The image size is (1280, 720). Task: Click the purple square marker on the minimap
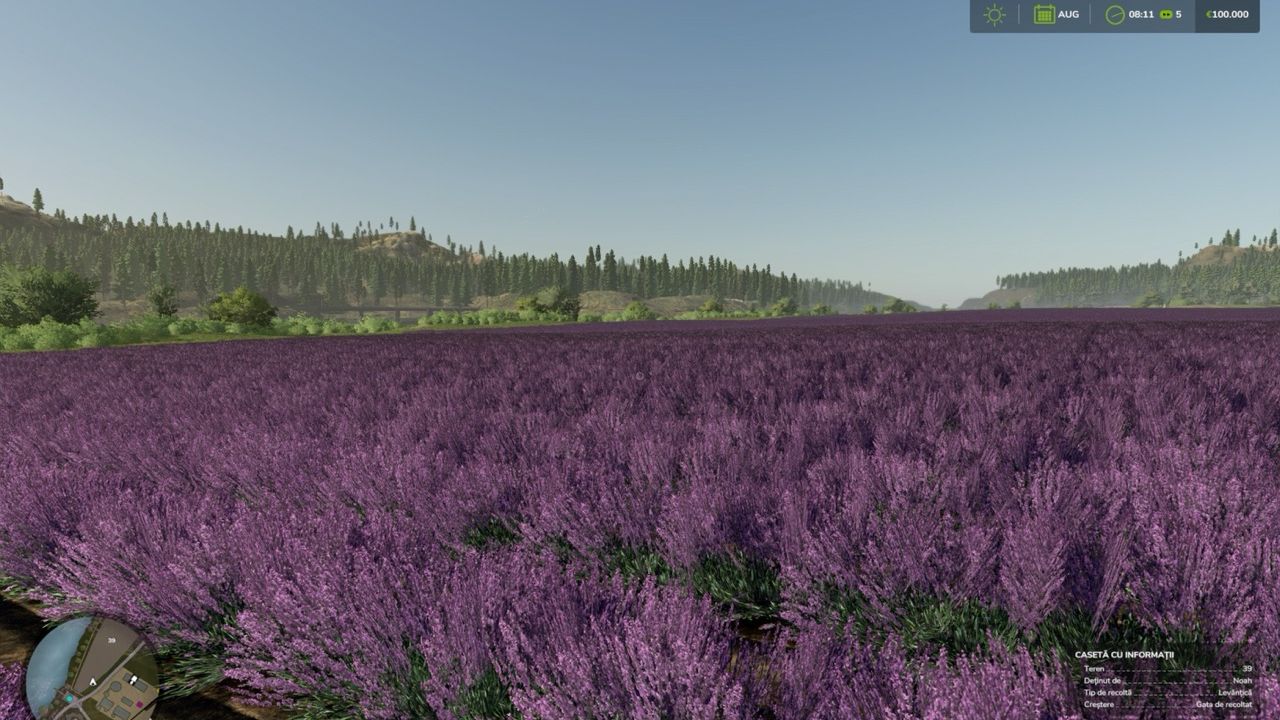pyautogui.click(x=139, y=704)
